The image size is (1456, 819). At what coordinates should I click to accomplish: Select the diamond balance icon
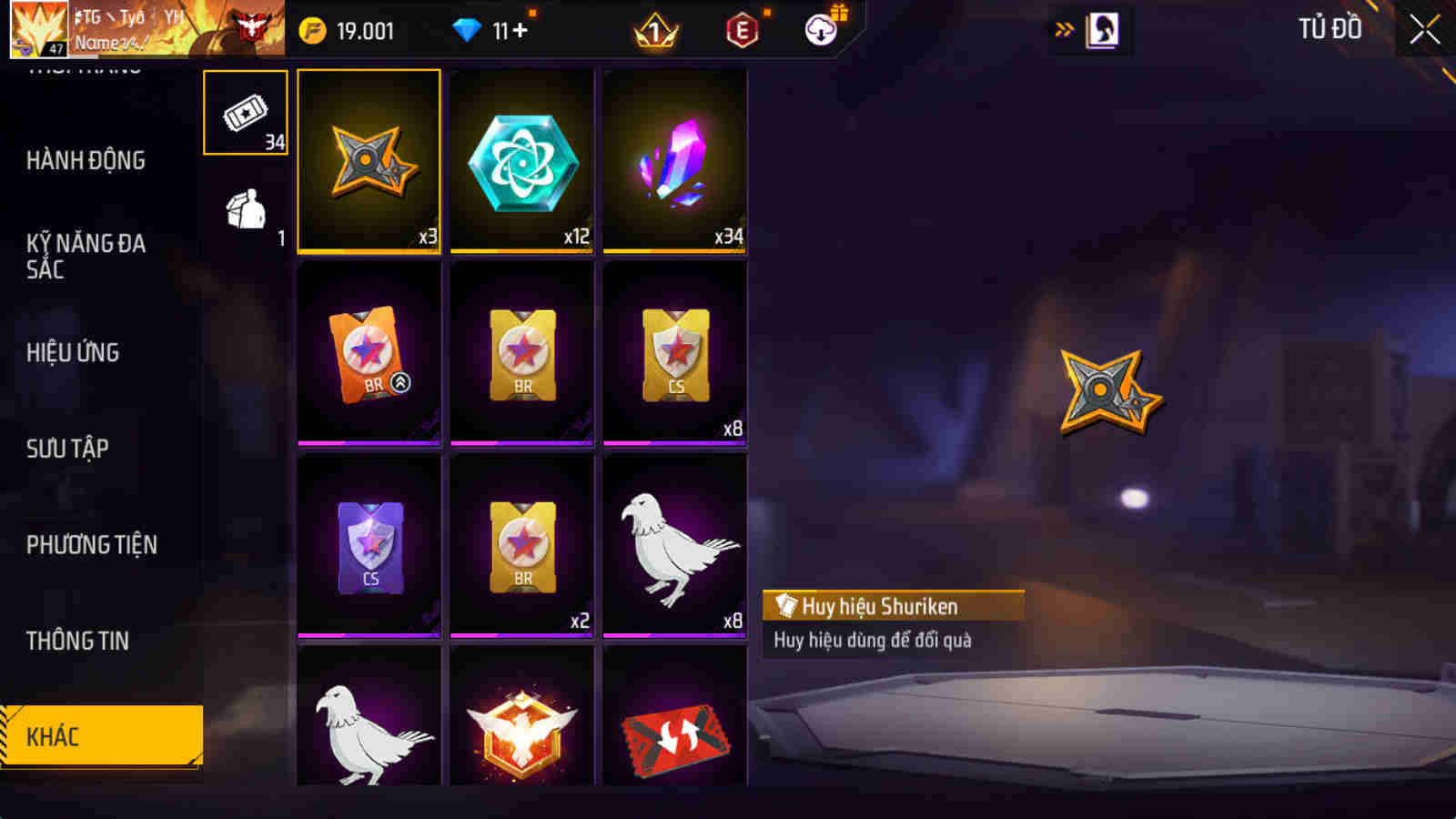467,29
